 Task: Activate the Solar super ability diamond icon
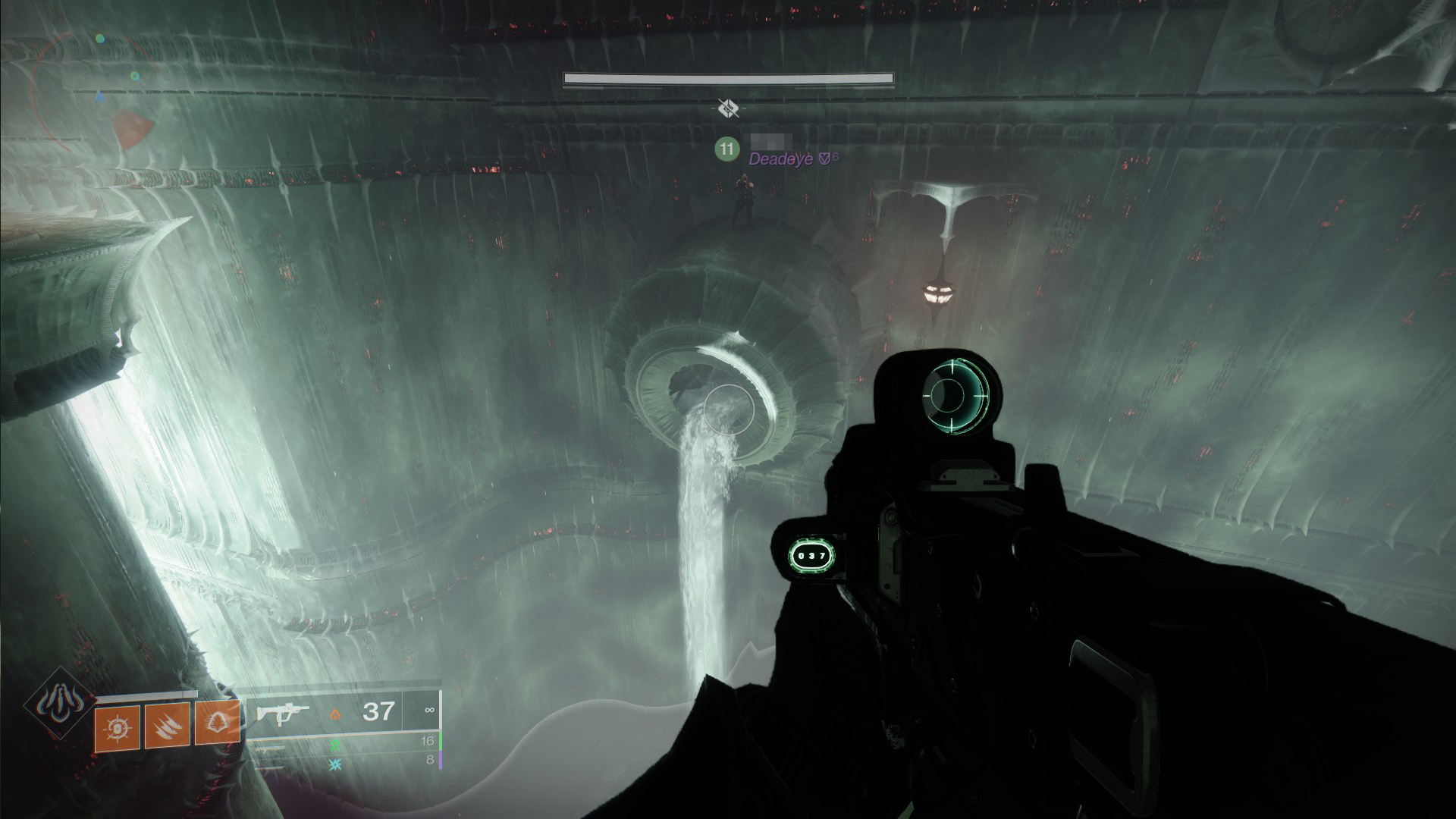coord(59,705)
